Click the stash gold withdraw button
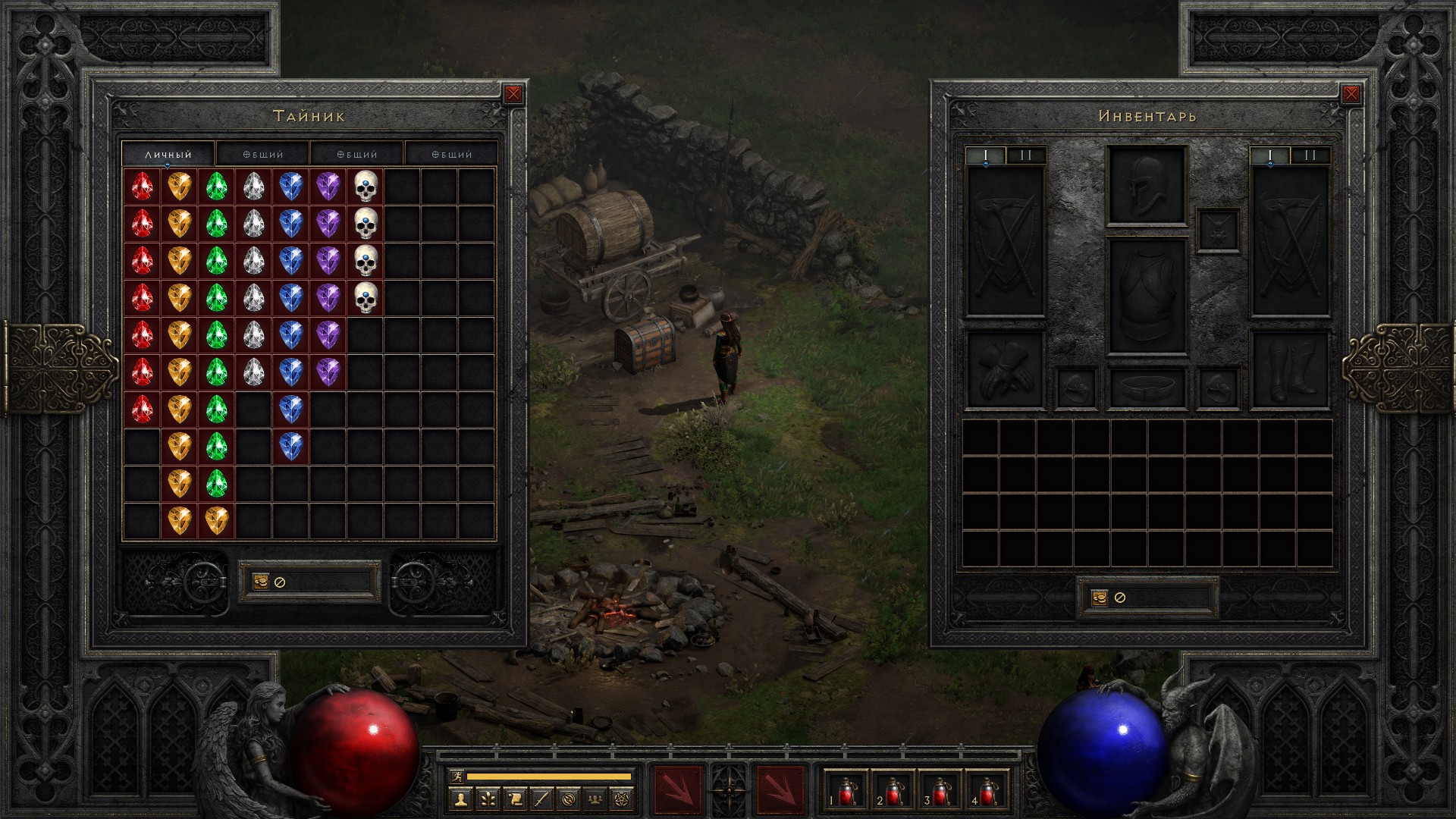The width and height of the screenshot is (1456, 819). point(260,582)
